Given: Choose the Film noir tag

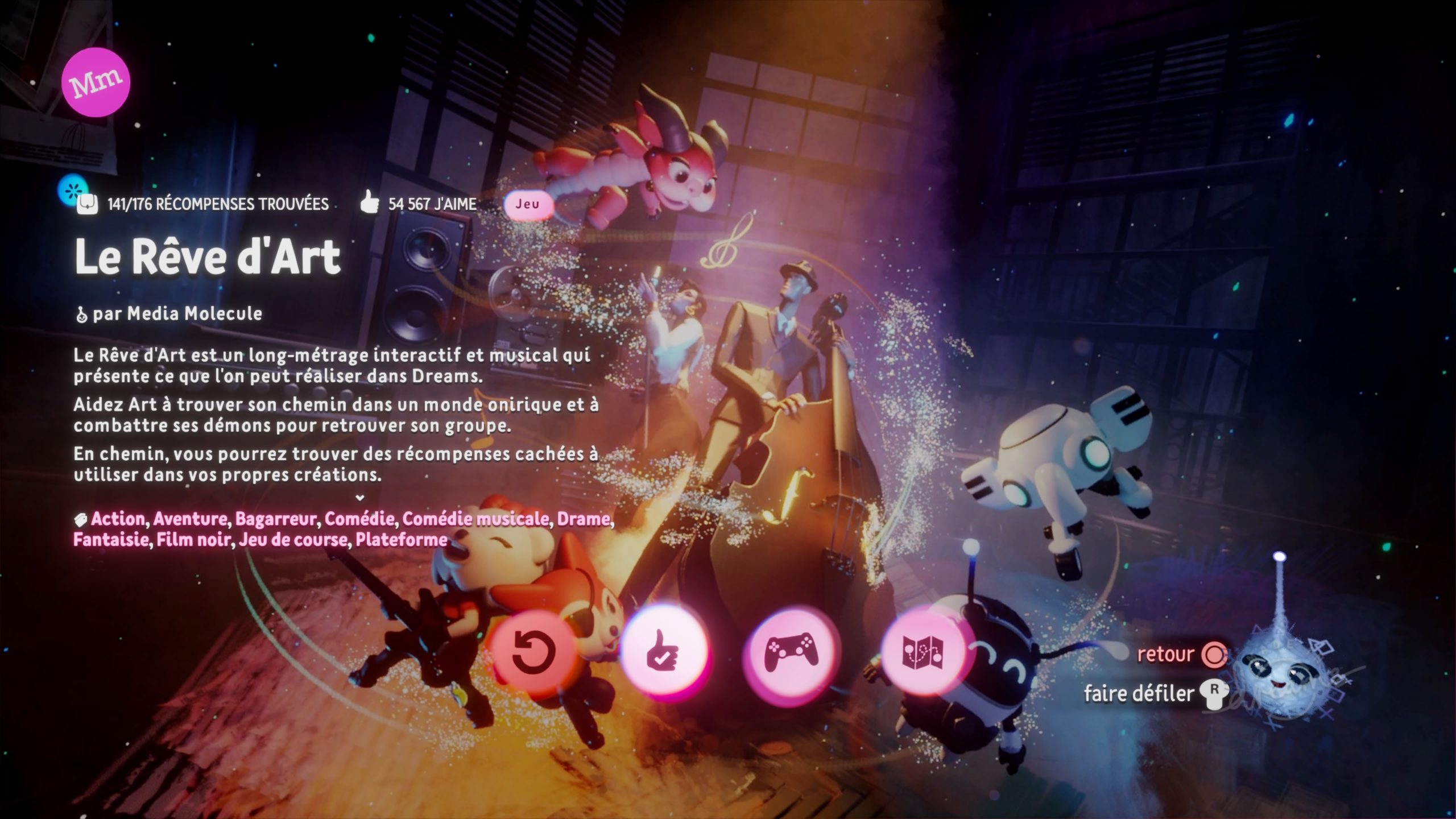Looking at the screenshot, I should point(193,539).
